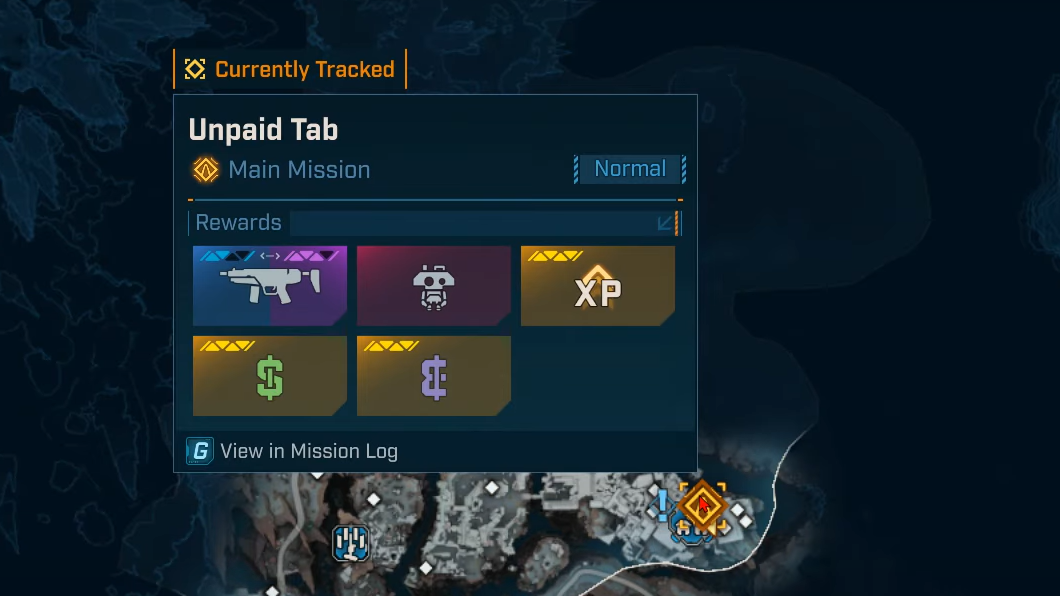The image size is (1060, 596).
Task: Inspect the robot head cosmetic reward
Action: 434,286
